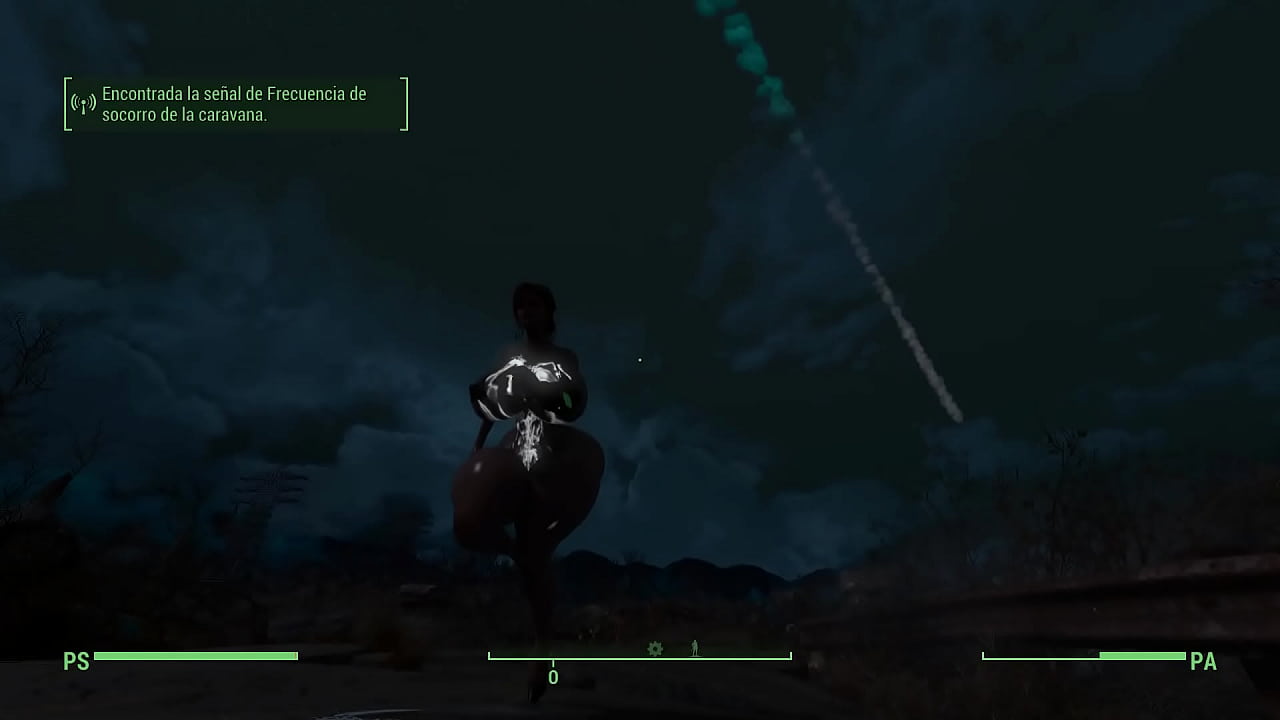Image resolution: width=1280 pixels, height=720 pixels.
Task: Select the person-shaped marker on the compass
Action: [x=695, y=649]
